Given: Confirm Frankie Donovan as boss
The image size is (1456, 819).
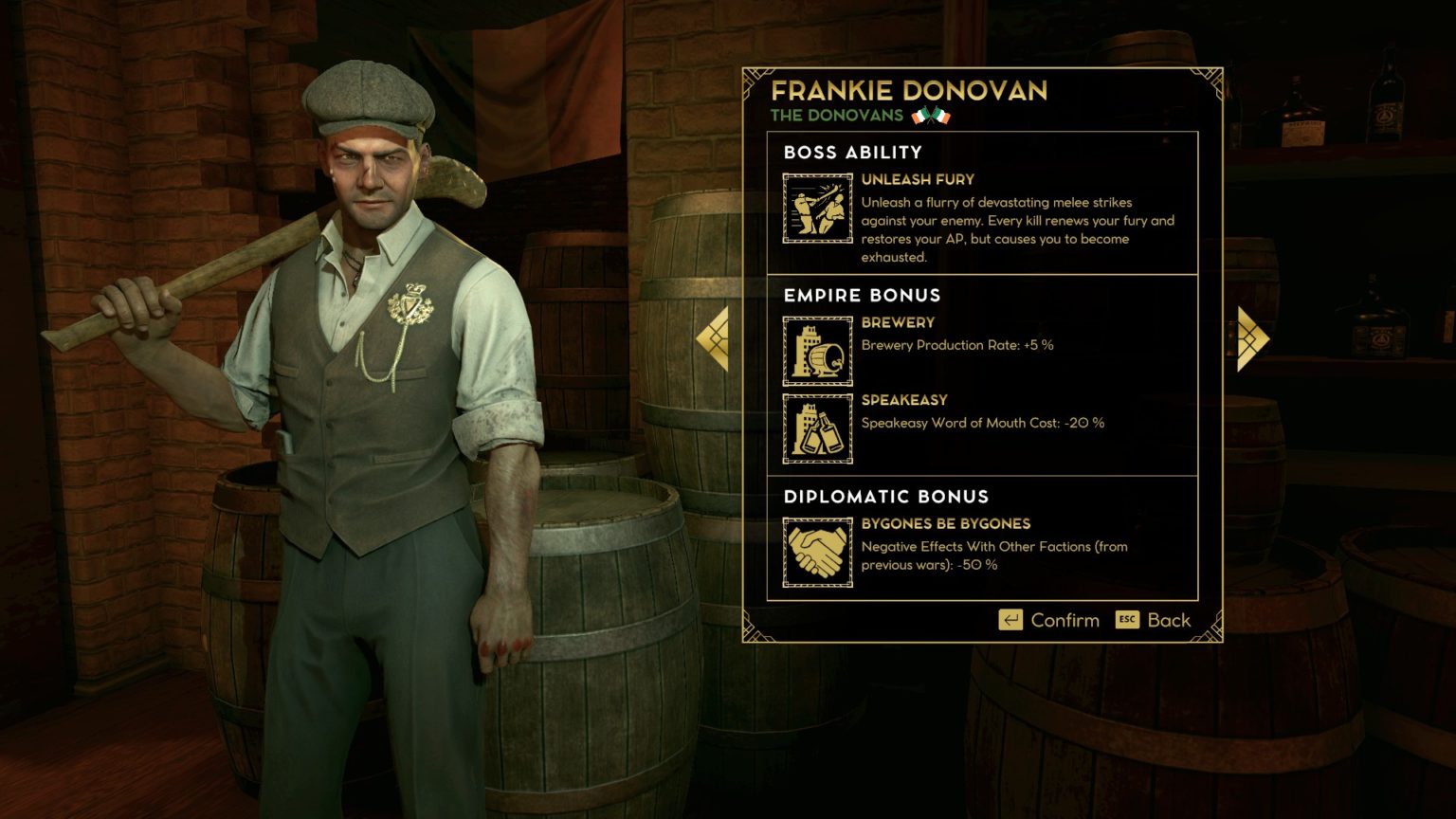Looking at the screenshot, I should click(1049, 620).
